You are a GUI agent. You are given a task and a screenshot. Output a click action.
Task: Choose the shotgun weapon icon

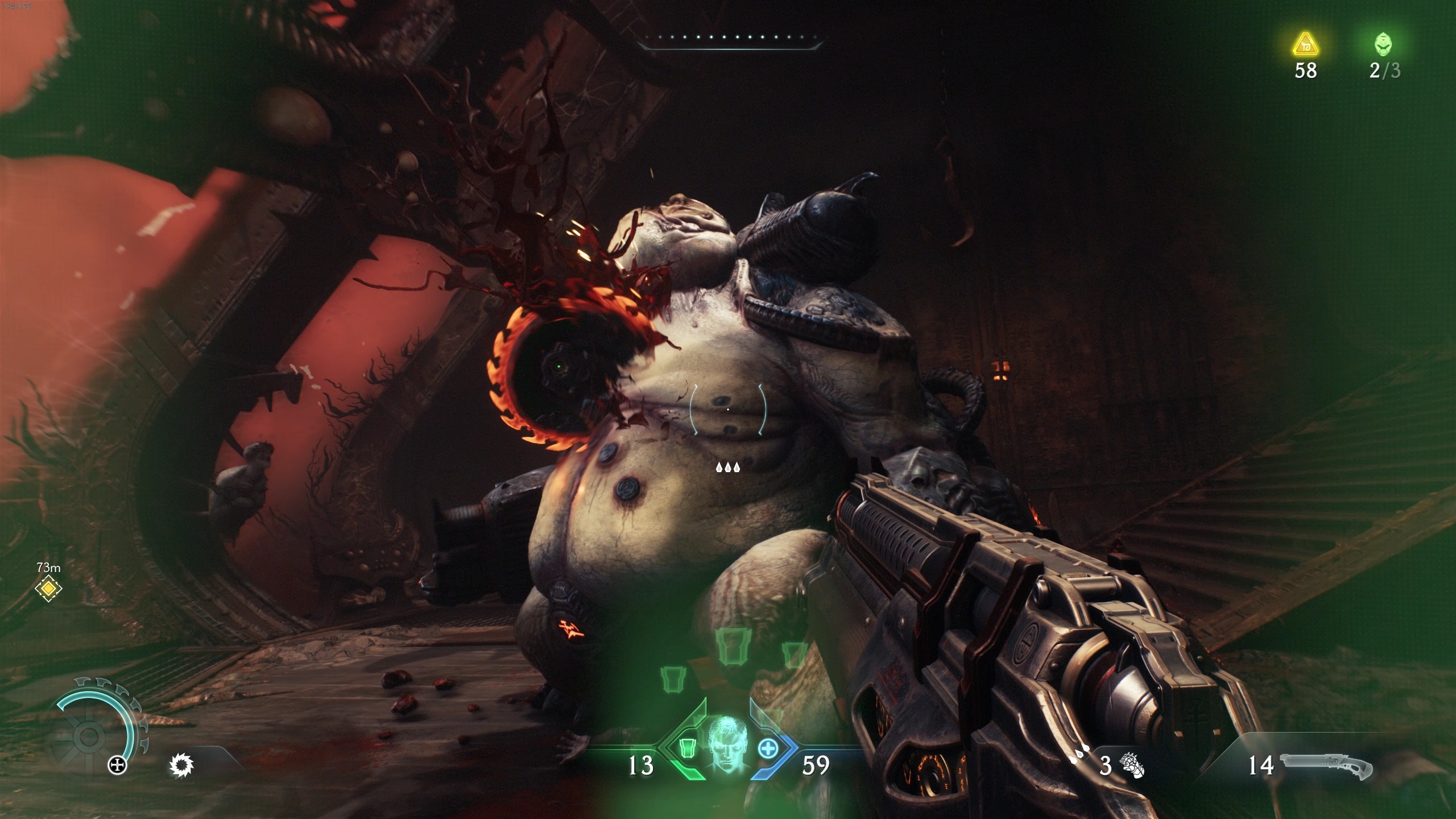tap(1325, 766)
